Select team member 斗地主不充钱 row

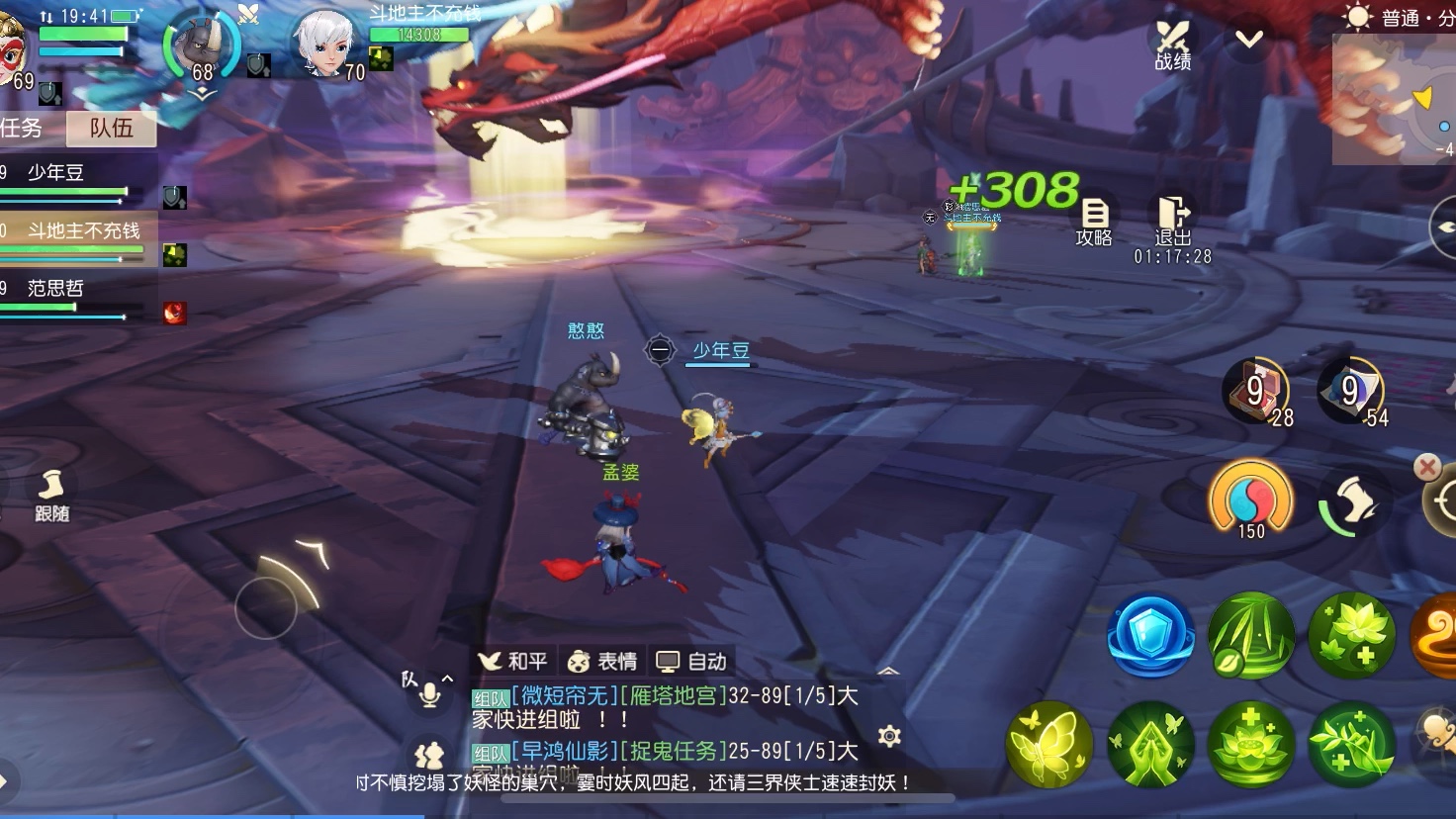tap(79, 238)
